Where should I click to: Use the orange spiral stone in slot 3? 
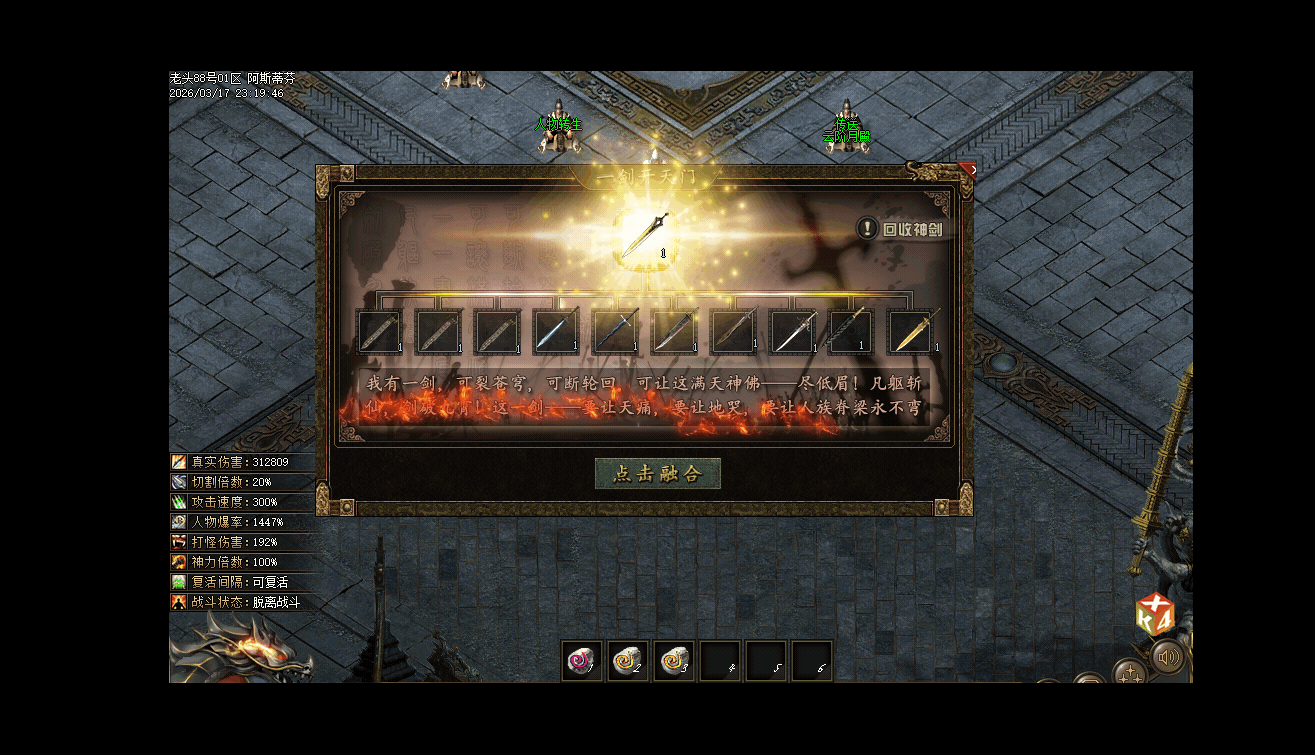673,660
